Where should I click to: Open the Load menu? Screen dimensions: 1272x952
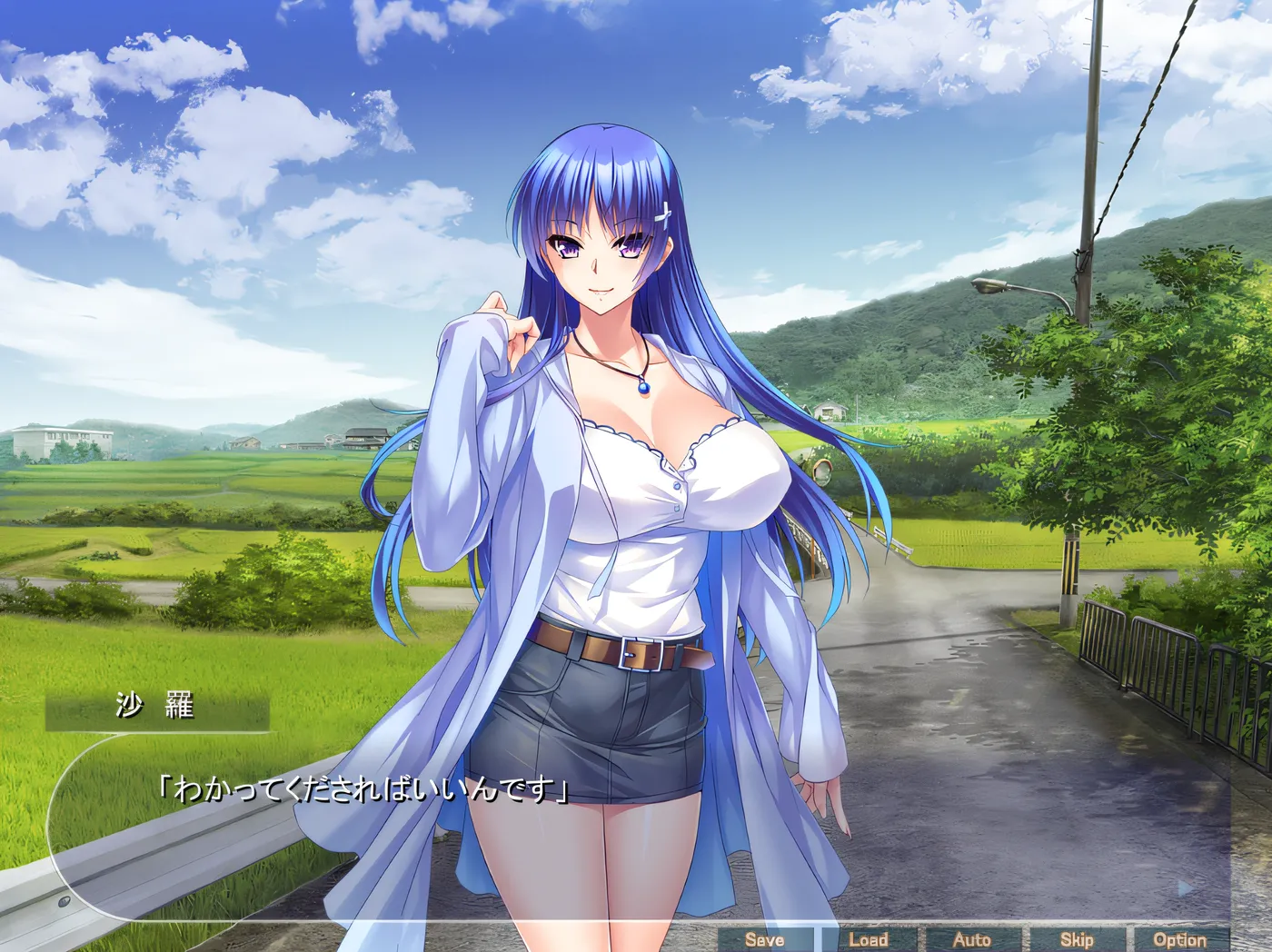869,940
